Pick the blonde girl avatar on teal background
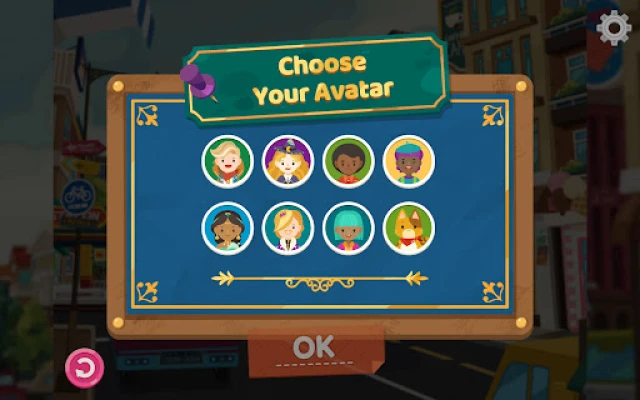The image size is (640, 400). (289, 229)
